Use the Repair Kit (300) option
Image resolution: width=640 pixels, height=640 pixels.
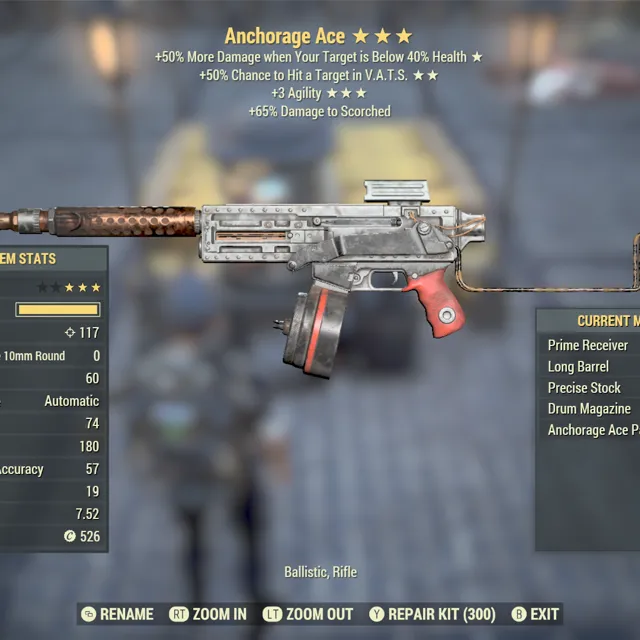tap(432, 614)
